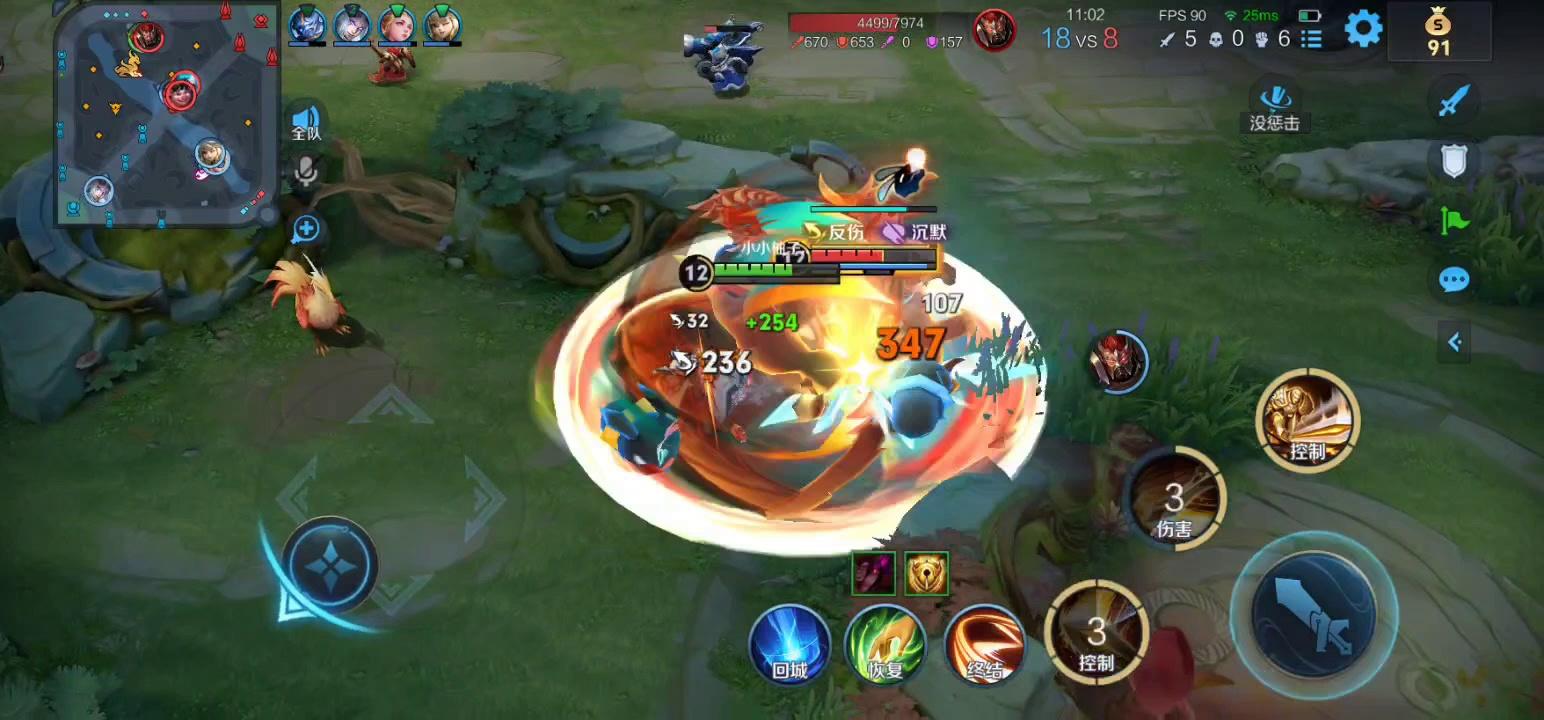The image size is (1544, 720).
Task: Toggle the 全队 team voice speaker
Action: pyautogui.click(x=306, y=121)
